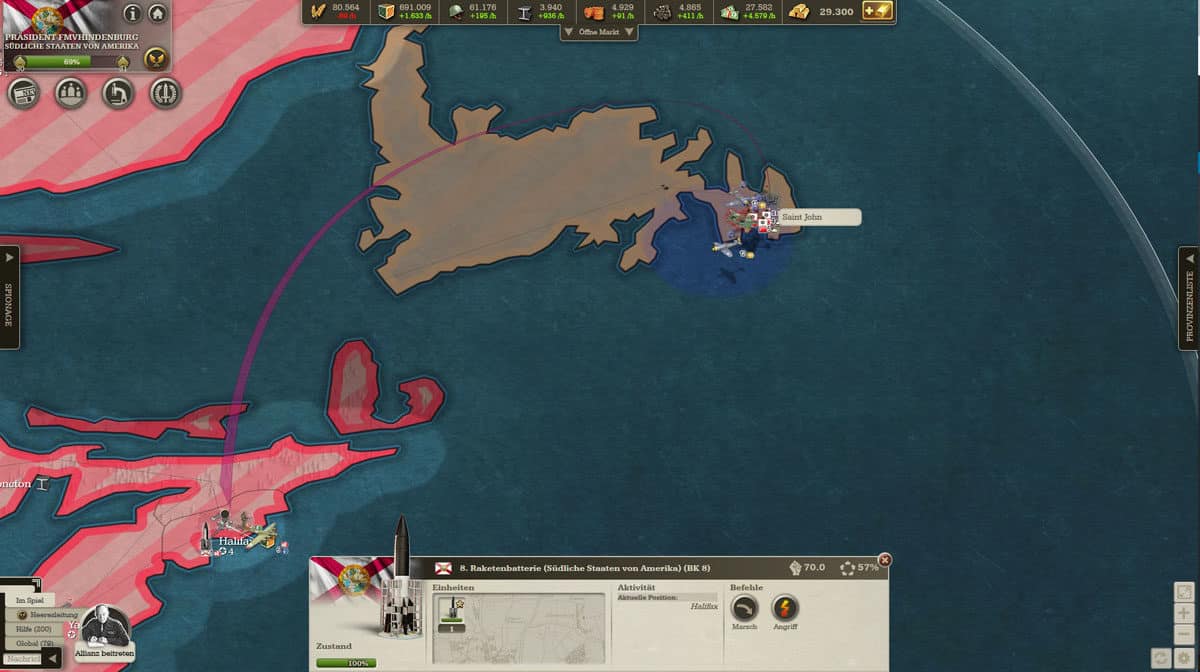Open the newspaper menu
Viewport: 1200px width, 672px height.
23,94
